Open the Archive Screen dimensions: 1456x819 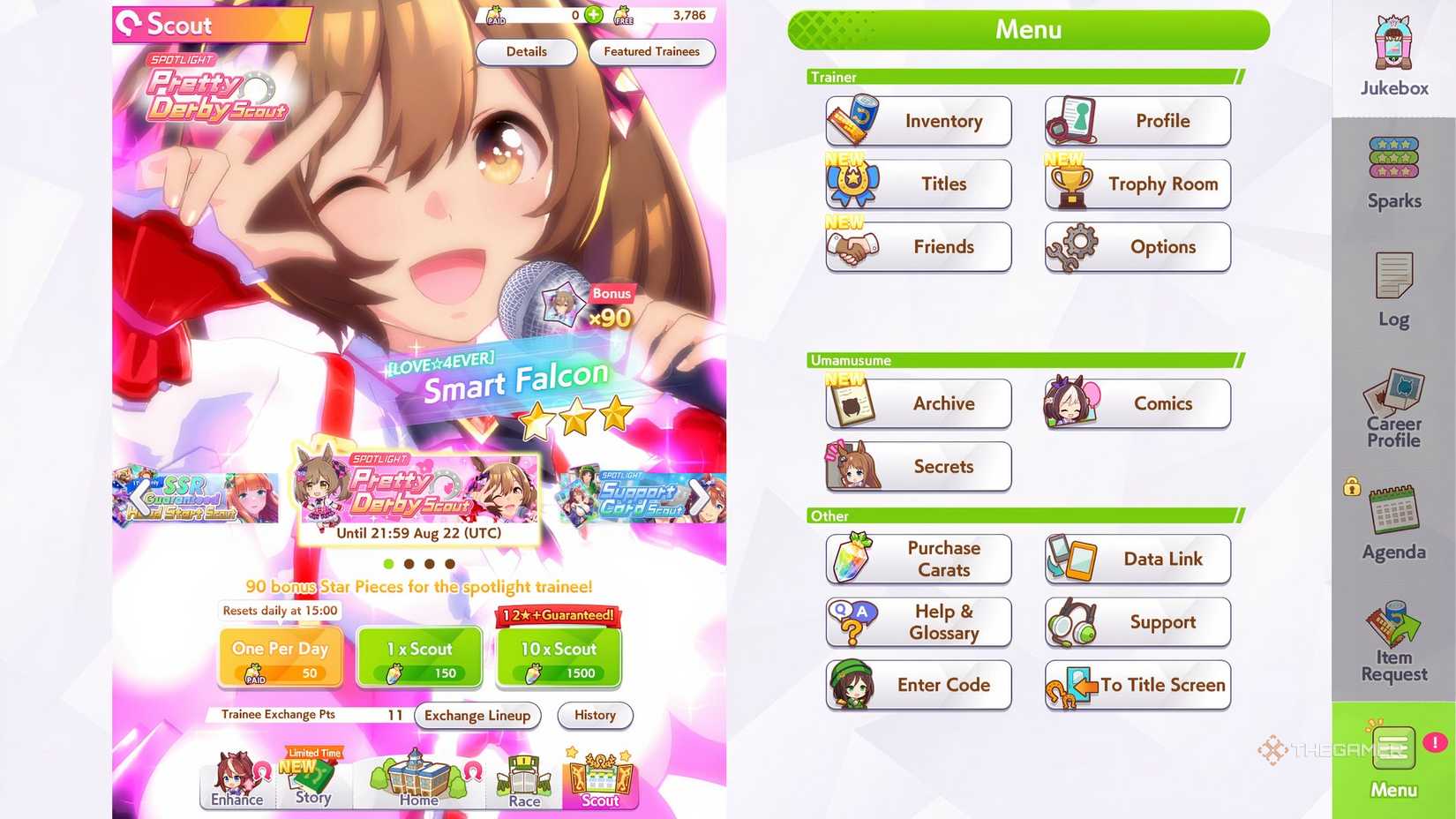(918, 403)
